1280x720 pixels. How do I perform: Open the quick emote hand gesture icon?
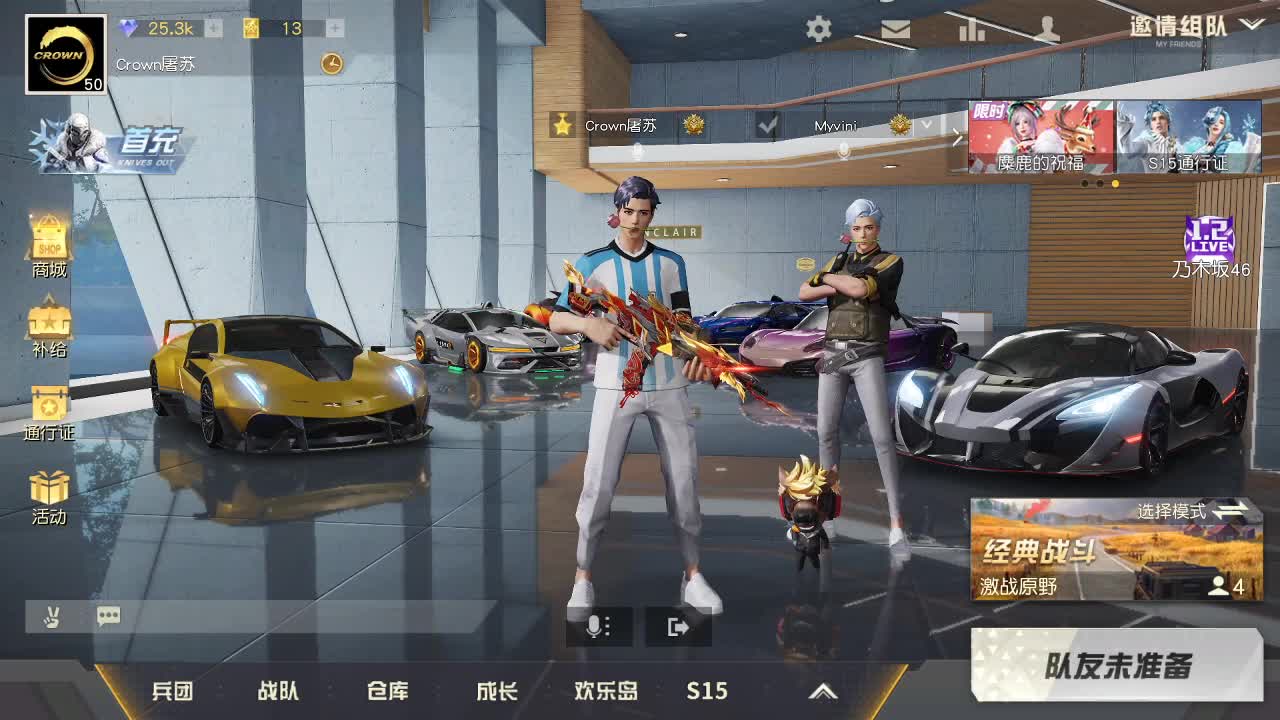coord(52,615)
